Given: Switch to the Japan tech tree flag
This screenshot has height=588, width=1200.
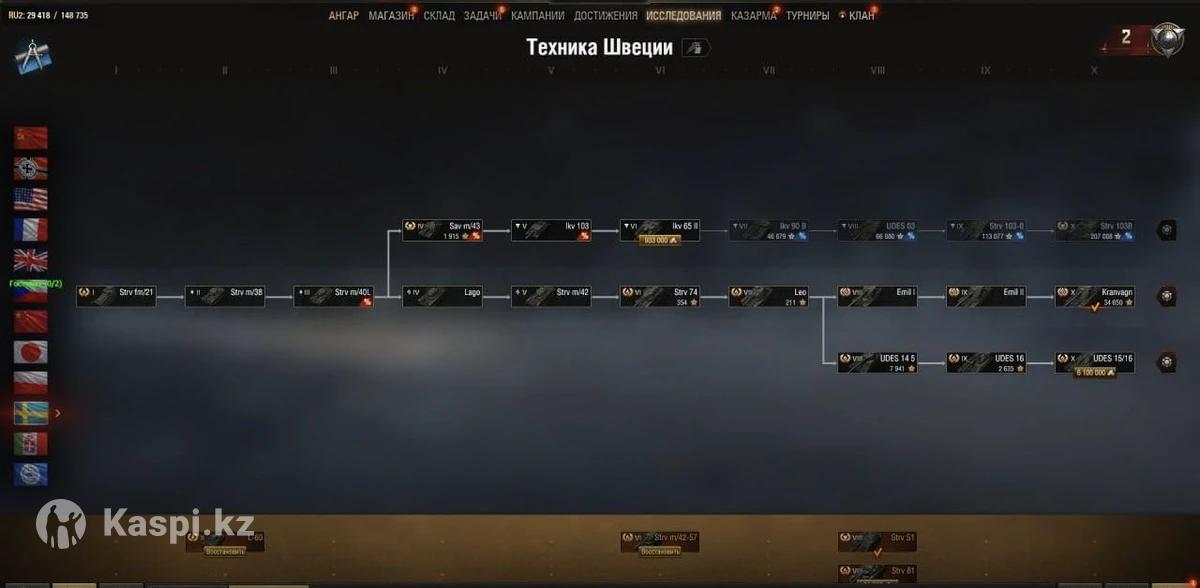Looking at the screenshot, I should pos(30,352).
